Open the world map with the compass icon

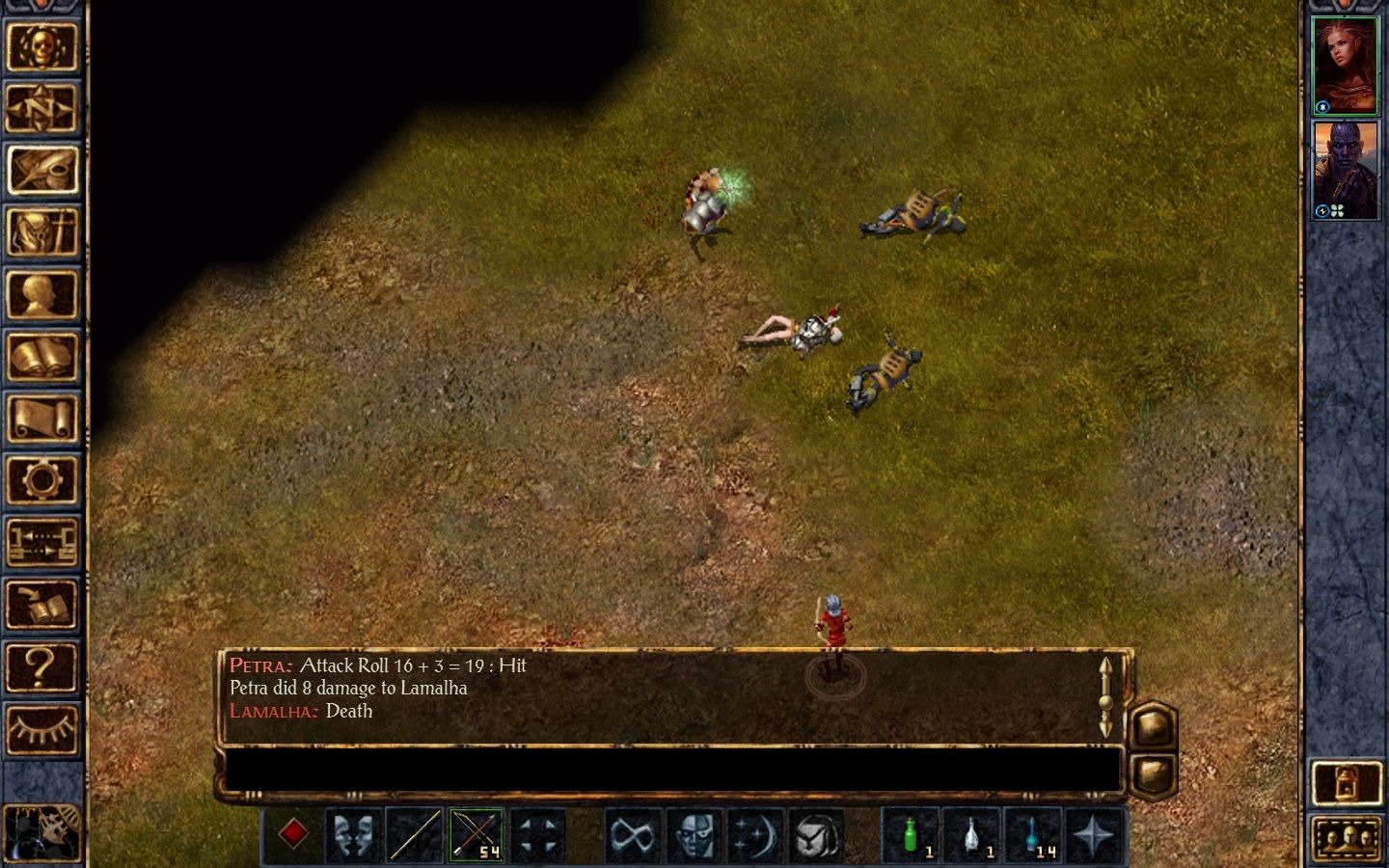[43, 108]
